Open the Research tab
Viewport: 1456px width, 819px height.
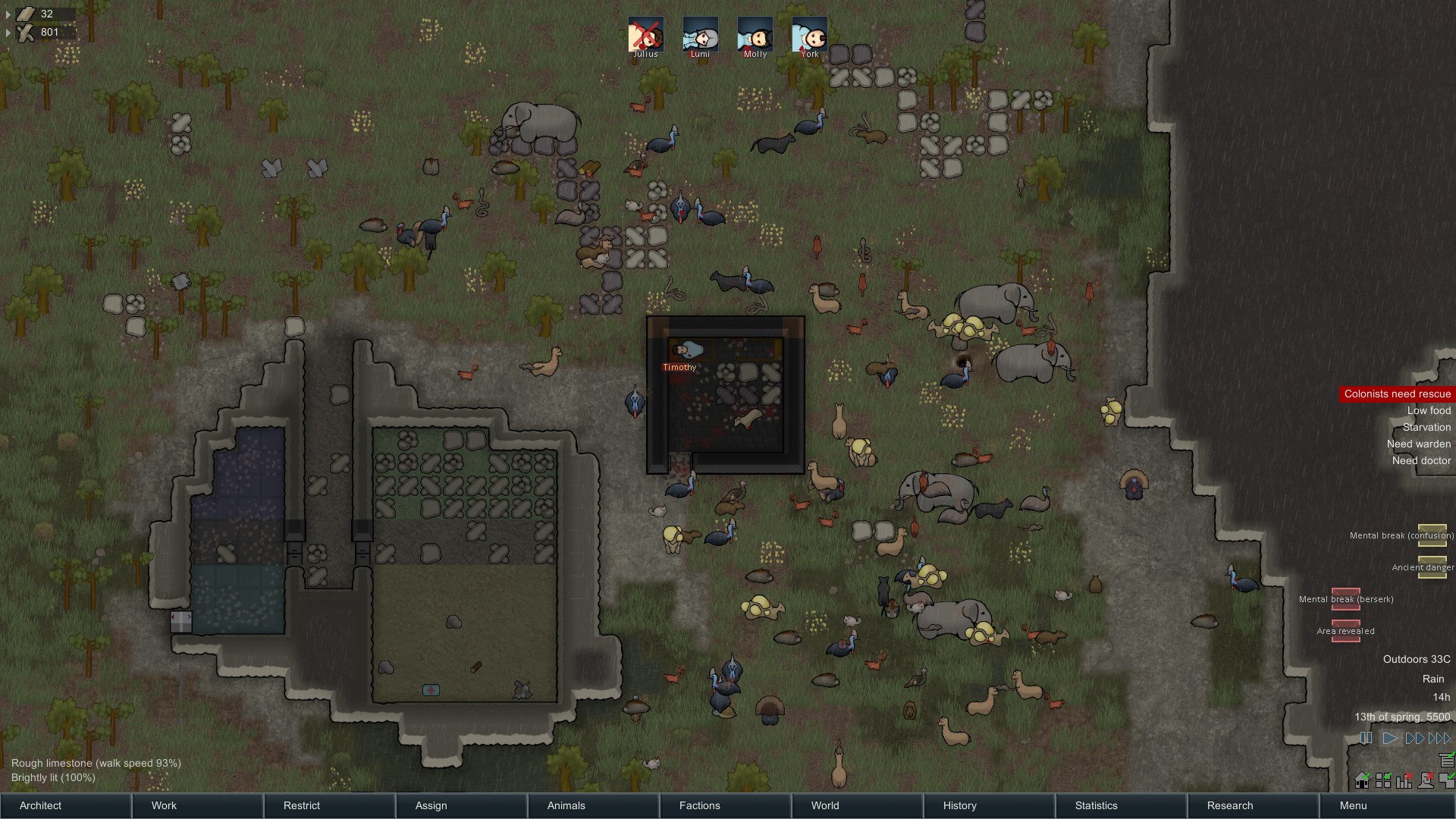click(1230, 805)
